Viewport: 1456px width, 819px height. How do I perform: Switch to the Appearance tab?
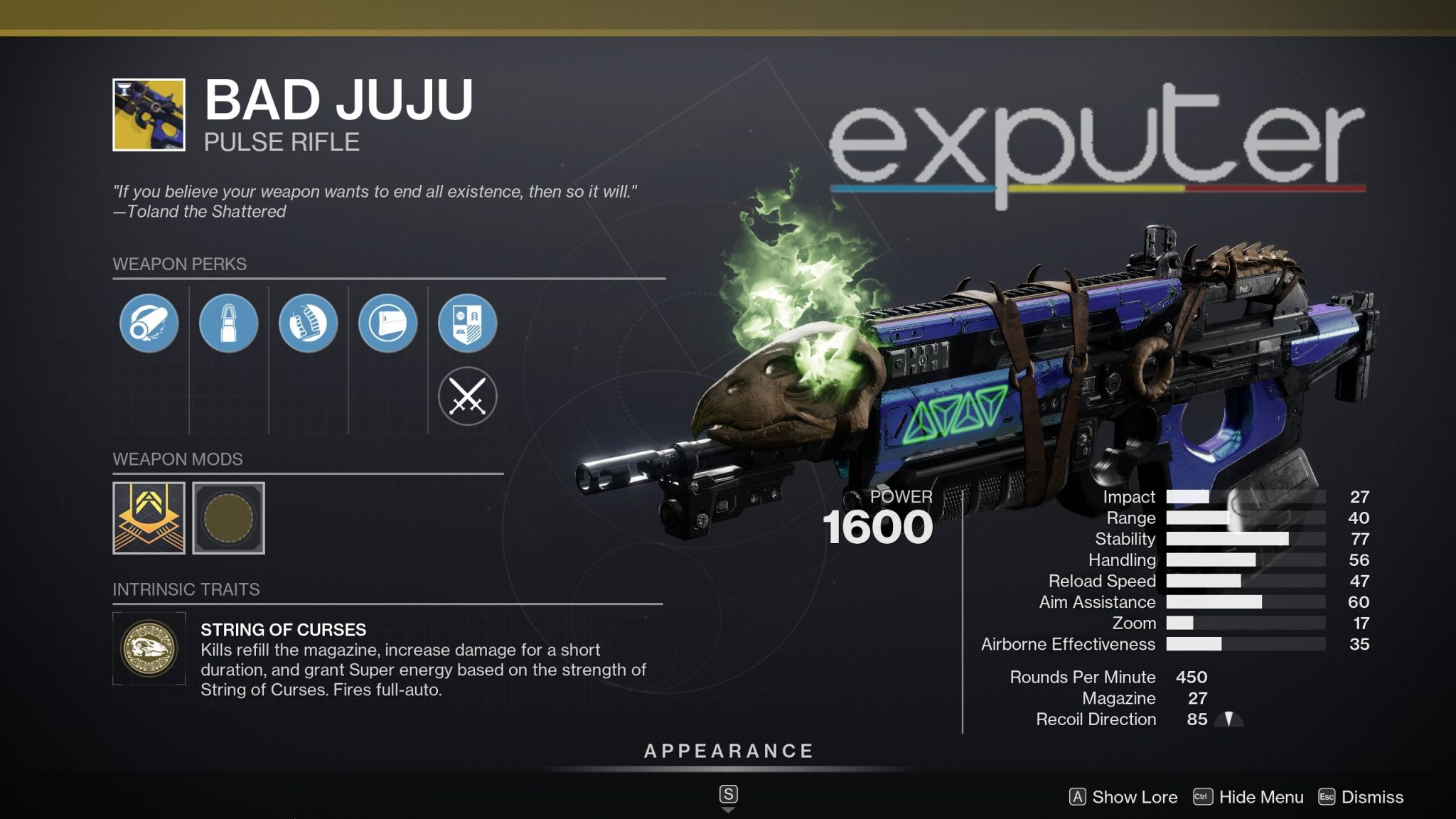[727, 749]
